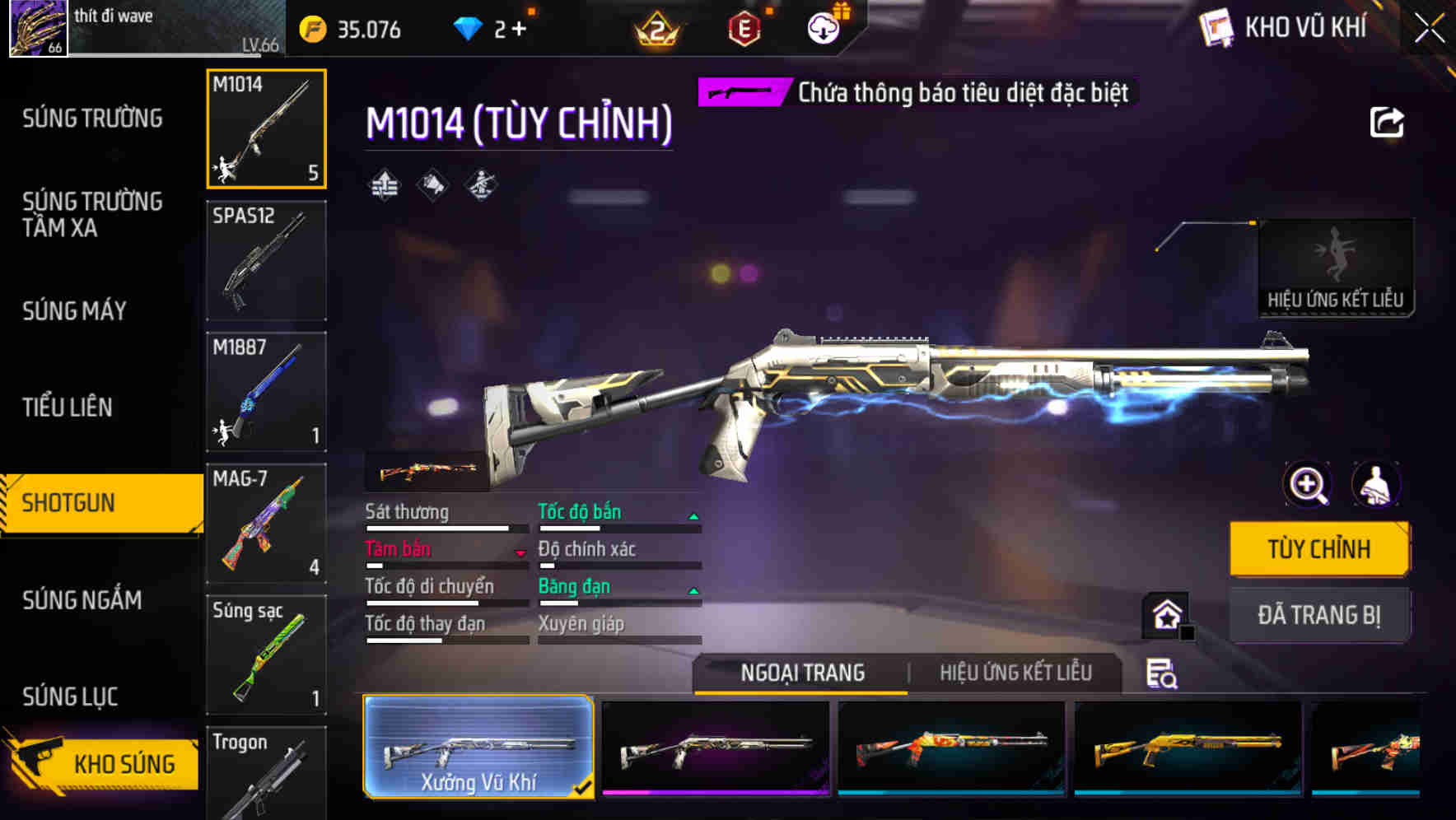Image resolution: width=1456 pixels, height=820 pixels.
Task: Click the ĐÃ TRANG BỊ button
Action: pos(1319,615)
